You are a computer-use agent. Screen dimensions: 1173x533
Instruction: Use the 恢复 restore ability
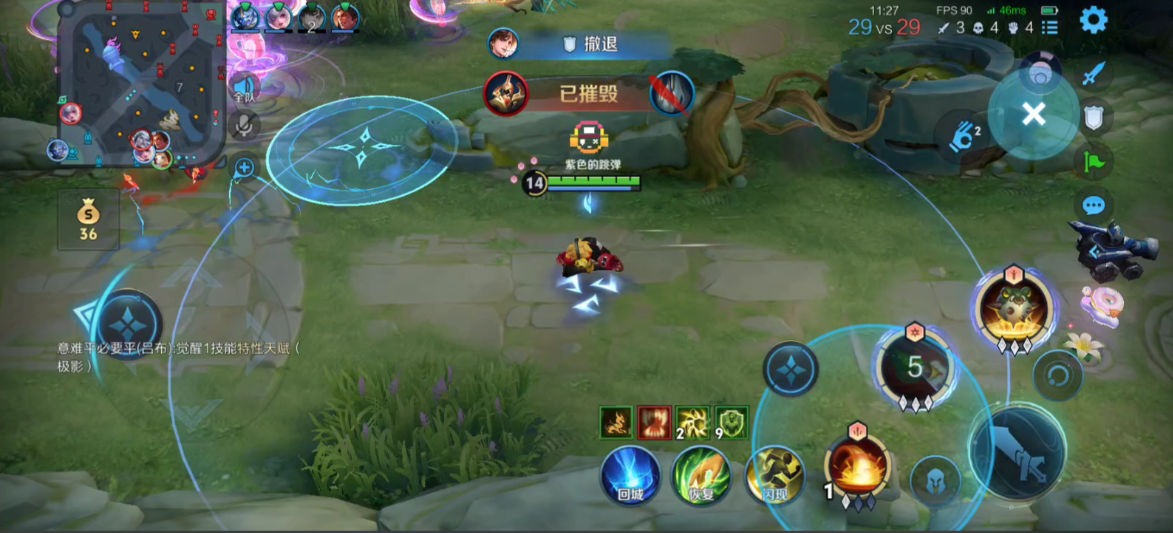click(x=701, y=474)
